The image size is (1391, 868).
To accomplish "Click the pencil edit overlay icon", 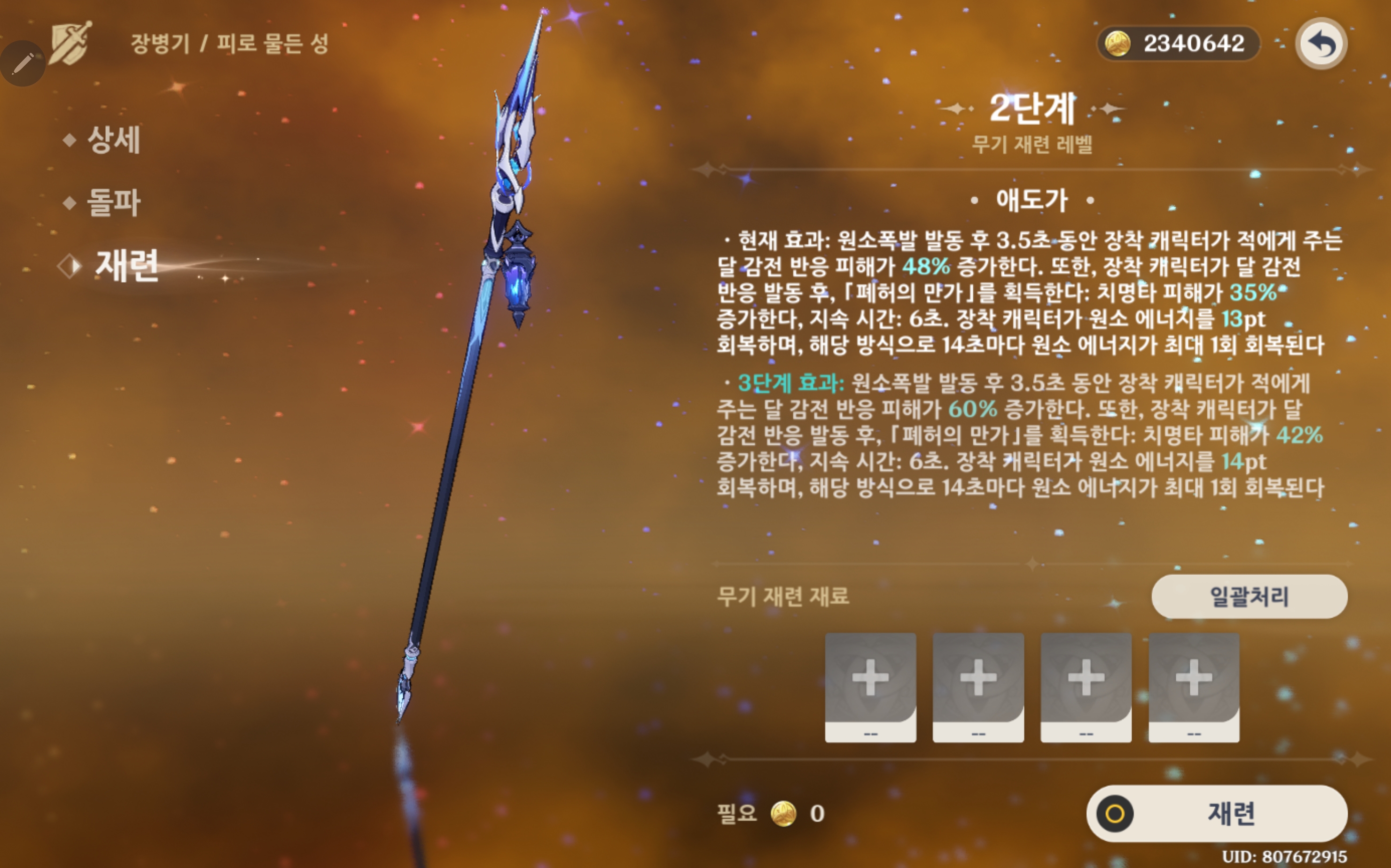I will [x=23, y=63].
